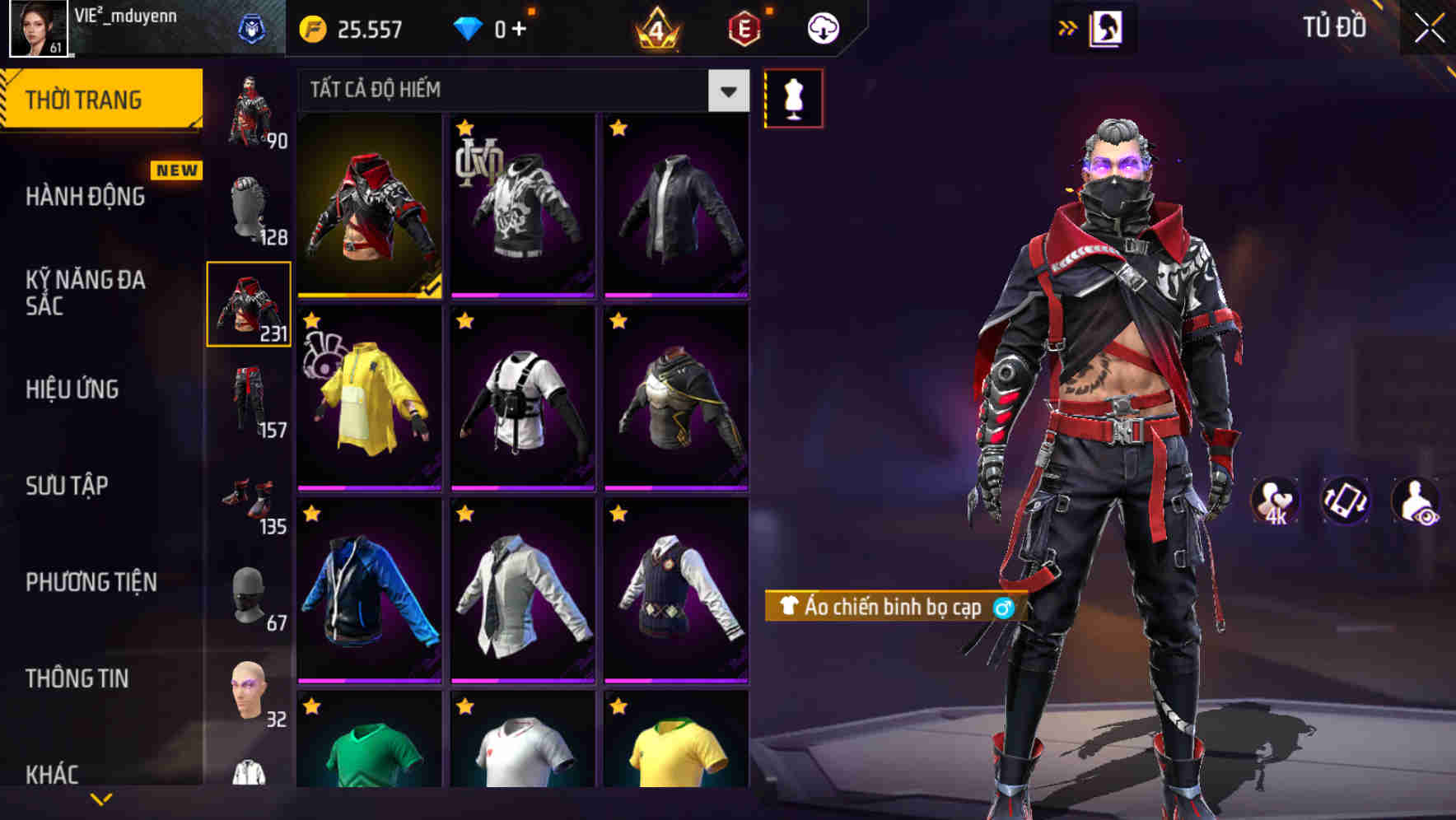
Task: Open the mannequin outfit preset icon
Action: (x=793, y=96)
